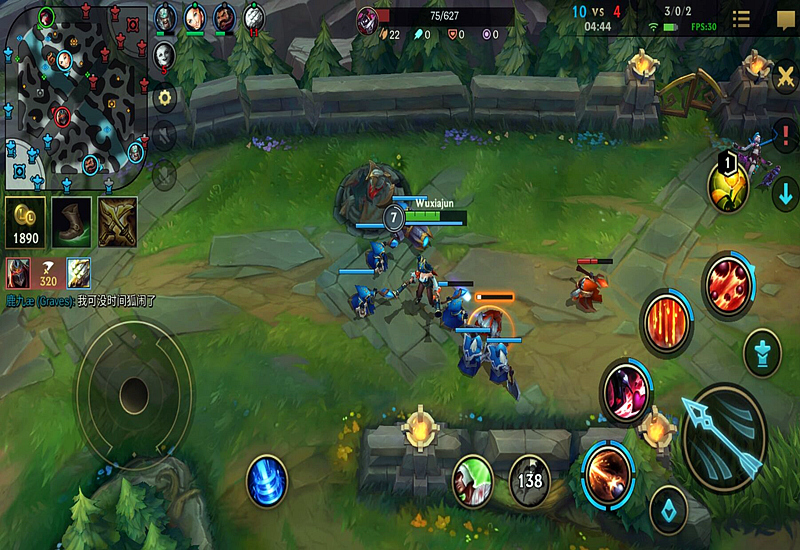This screenshot has width=800, height=550.
Task: Toggle the tower-target attack button
Action: pos(762,352)
